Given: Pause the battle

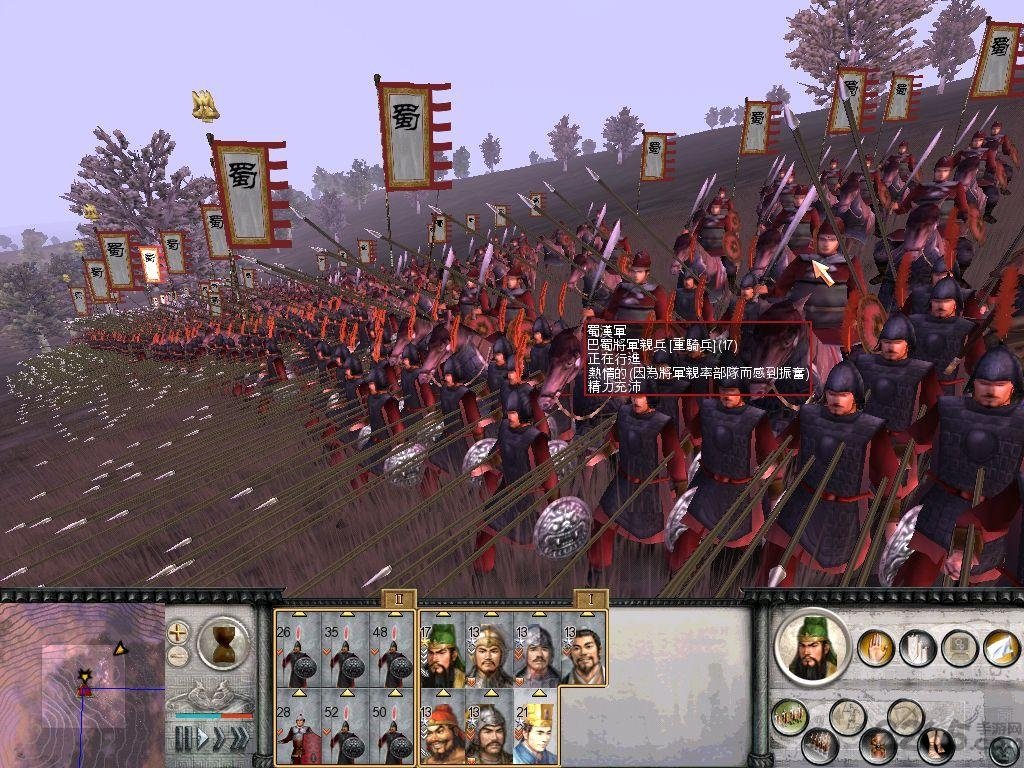Looking at the screenshot, I should (x=183, y=739).
